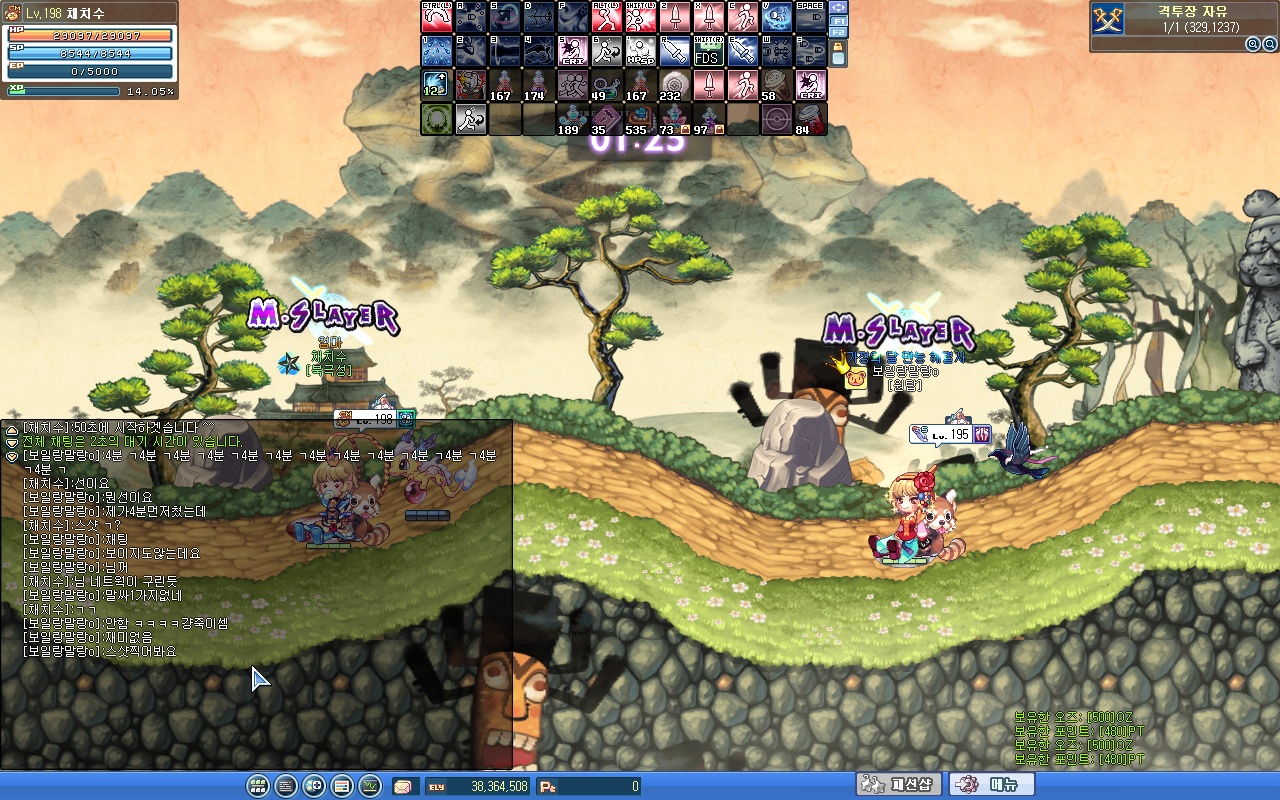Open the 피션샵 cash shop

898,785
